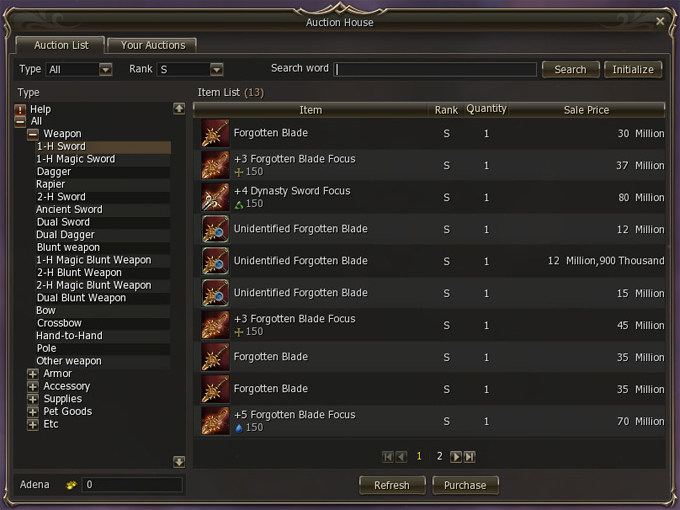
Task: Open the Rank dropdown
Action: point(216,69)
